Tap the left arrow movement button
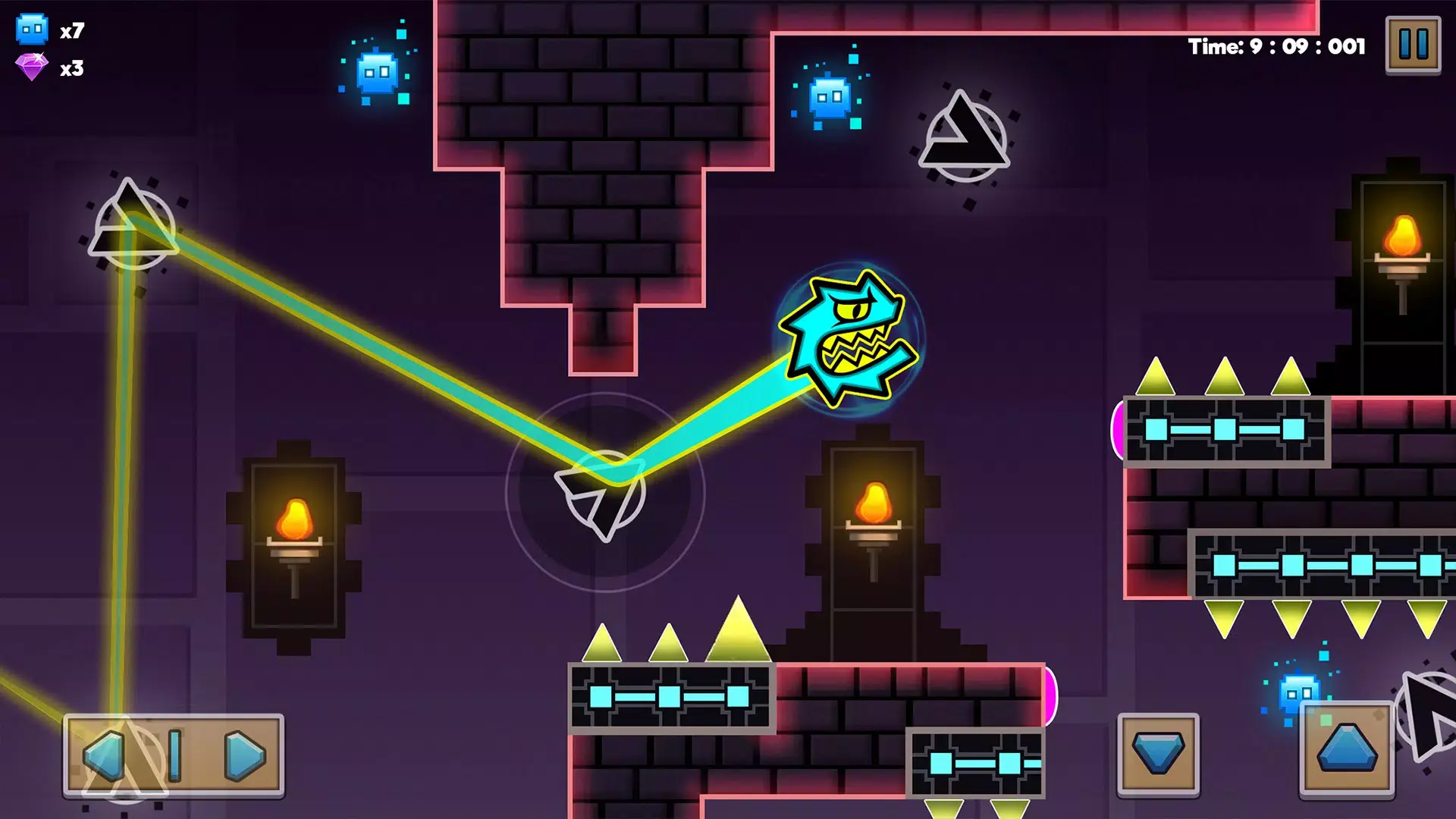1456x819 pixels. (x=105, y=755)
